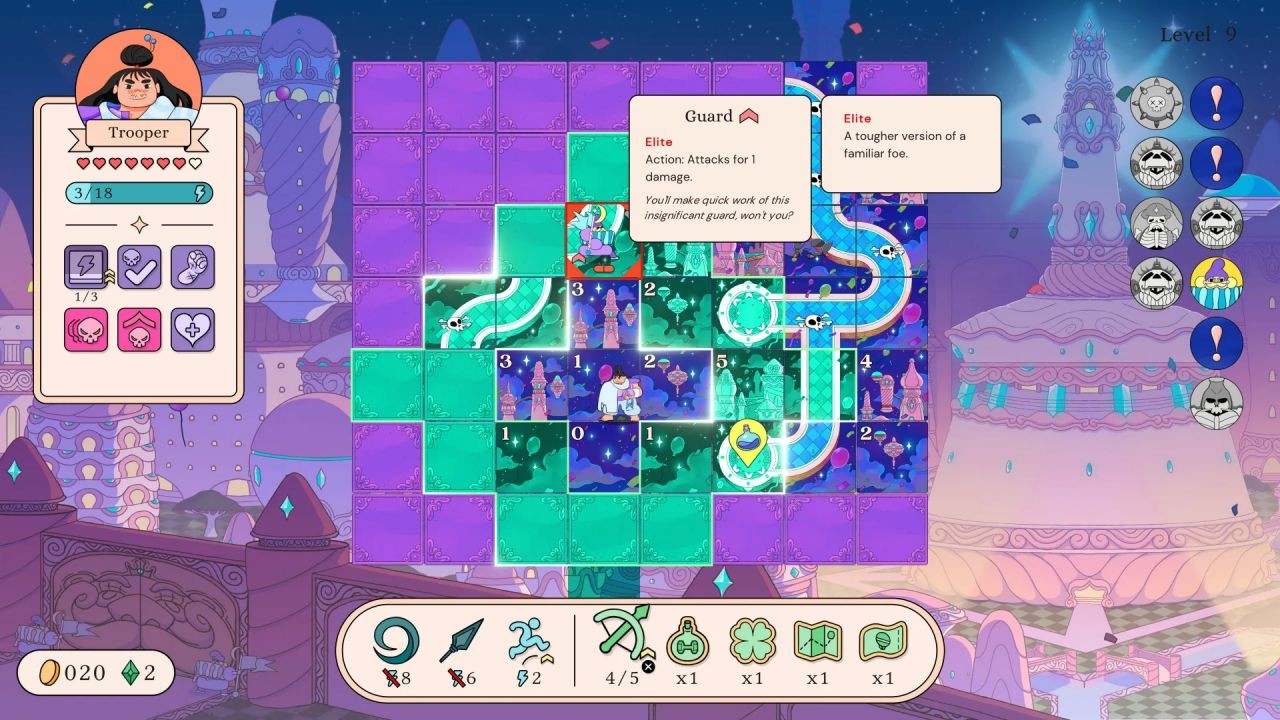Screen dimensions: 1280x720
Task: Click the pink elite skull chevron icon
Action: click(x=139, y=329)
